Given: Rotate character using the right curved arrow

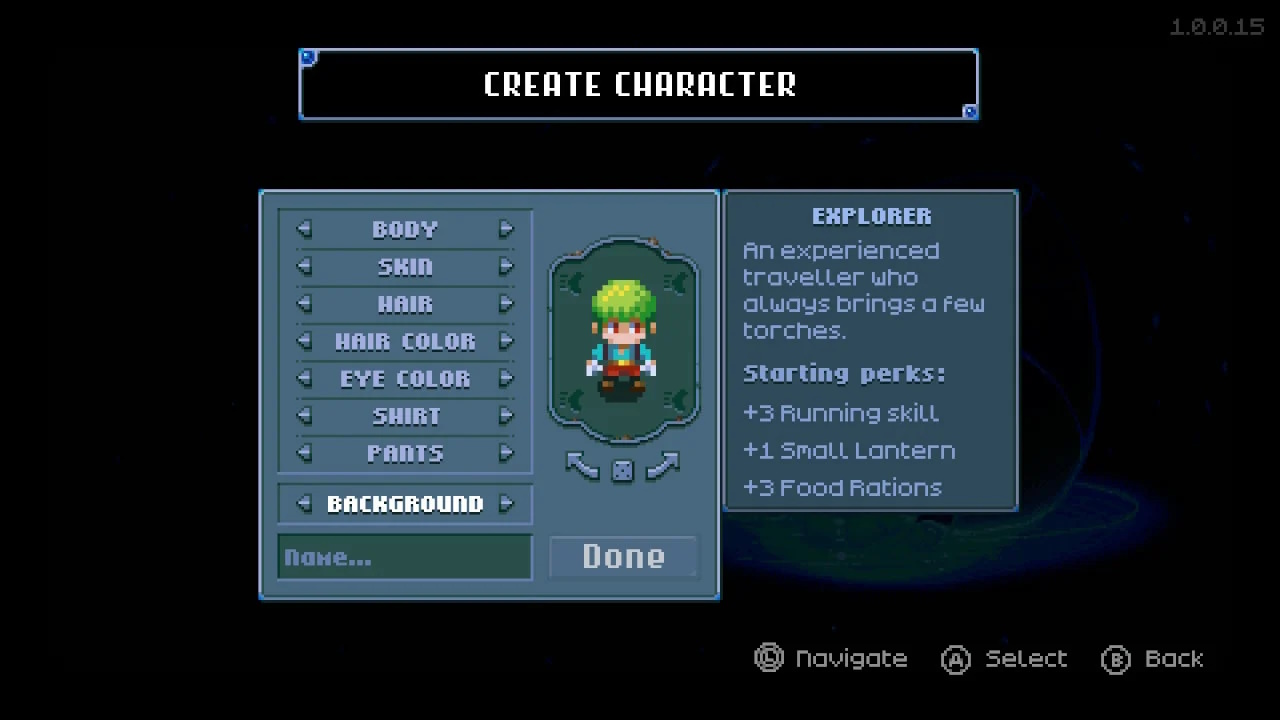Looking at the screenshot, I should pos(662,465).
